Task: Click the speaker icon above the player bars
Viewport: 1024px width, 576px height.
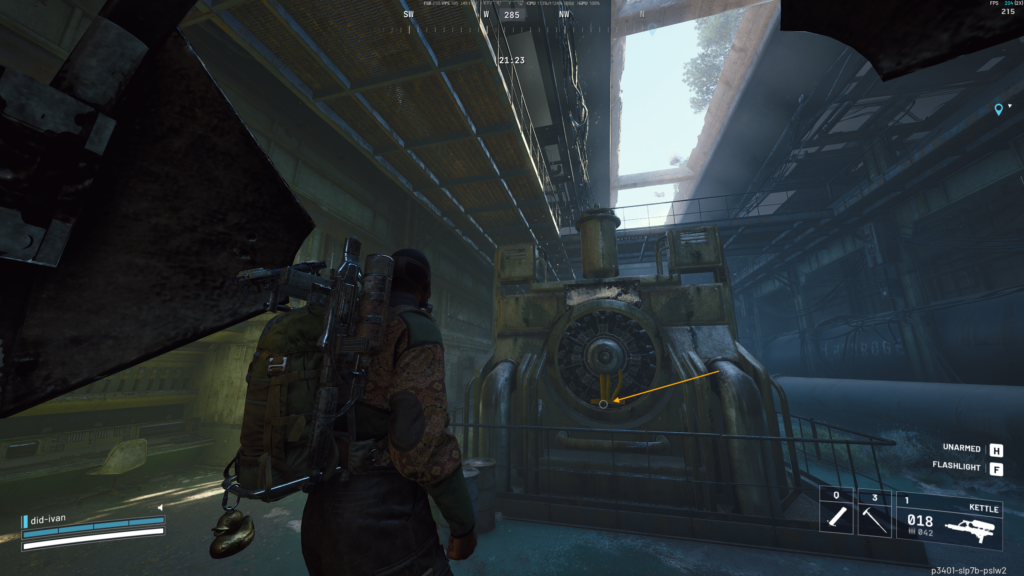Action: 159,507
